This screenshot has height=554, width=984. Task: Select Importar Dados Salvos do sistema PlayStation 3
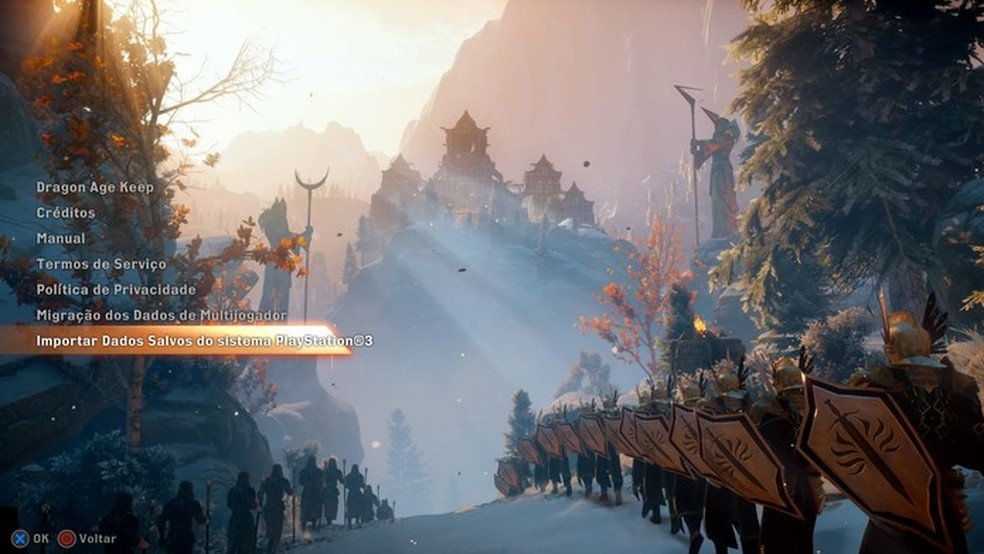tap(204, 341)
